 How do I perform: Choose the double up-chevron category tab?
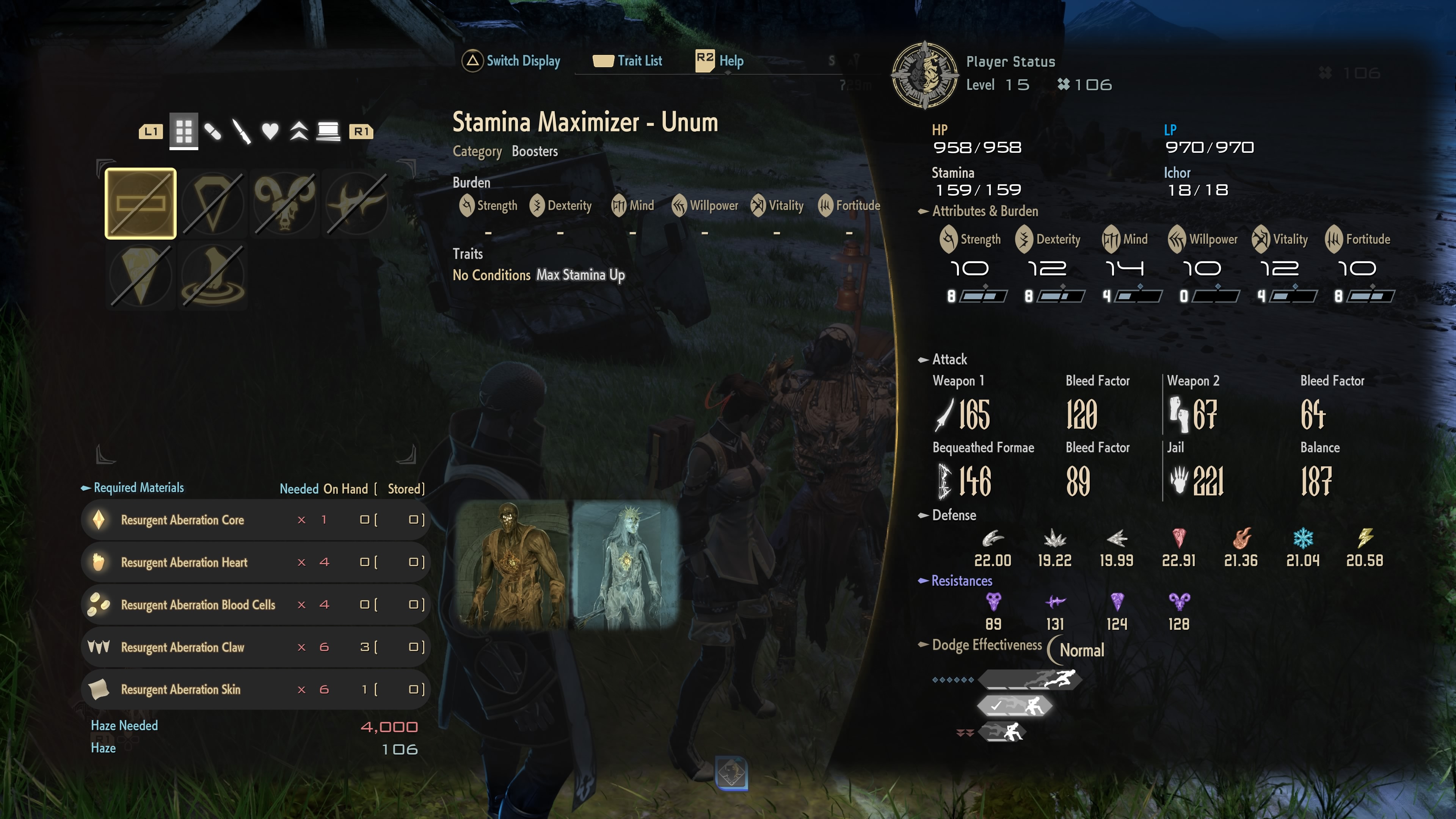(x=299, y=132)
